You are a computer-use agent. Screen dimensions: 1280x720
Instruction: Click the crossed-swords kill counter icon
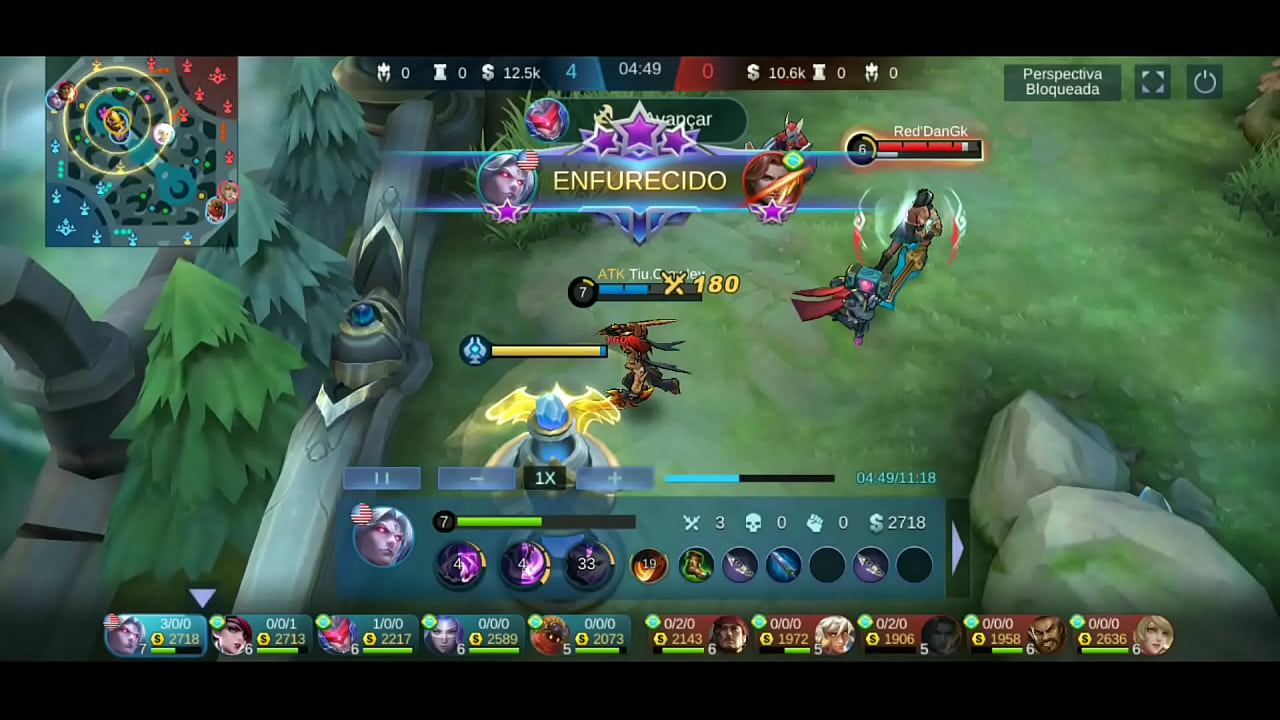click(691, 522)
